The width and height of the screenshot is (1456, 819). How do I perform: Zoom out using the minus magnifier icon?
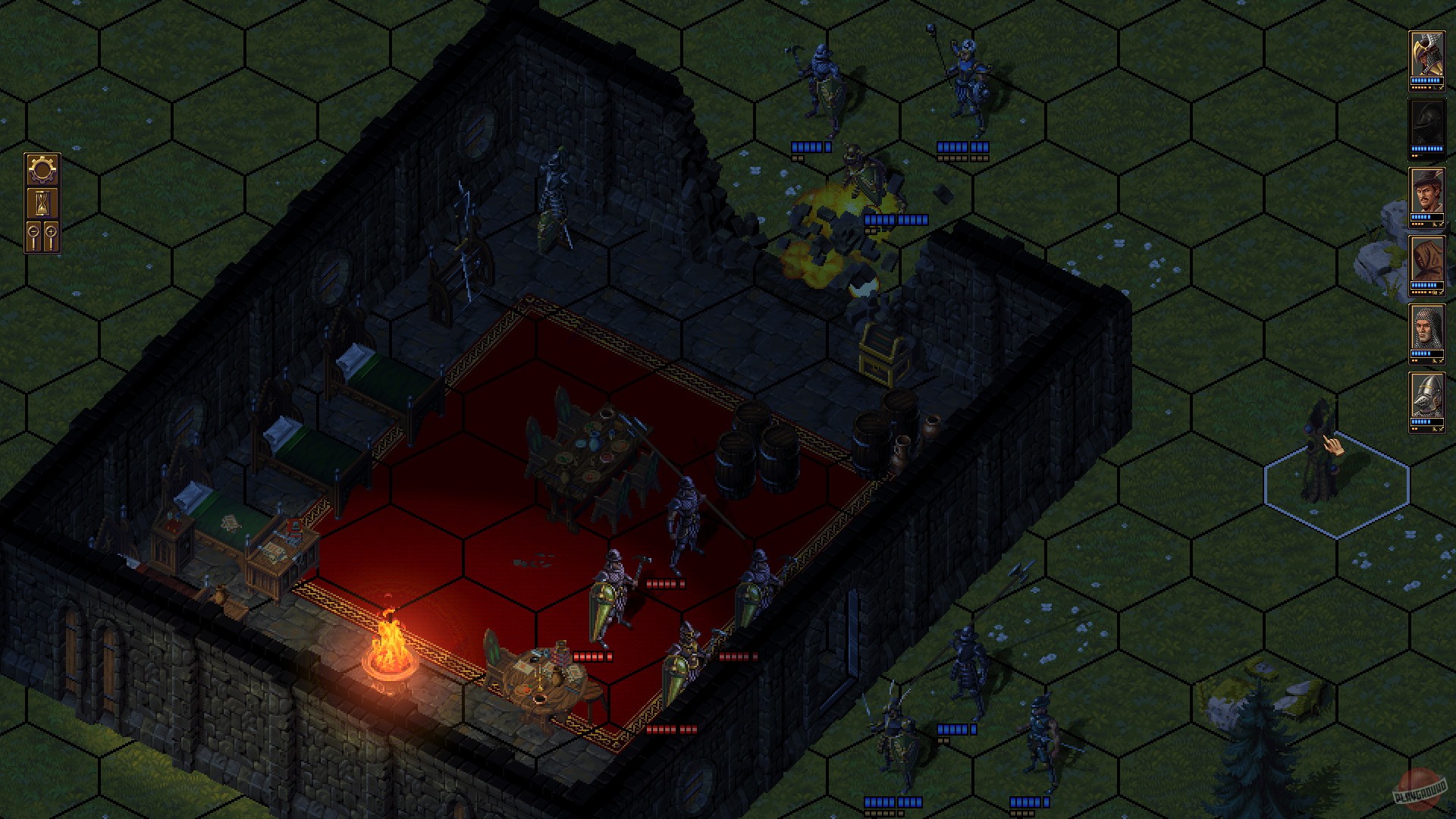[33, 232]
